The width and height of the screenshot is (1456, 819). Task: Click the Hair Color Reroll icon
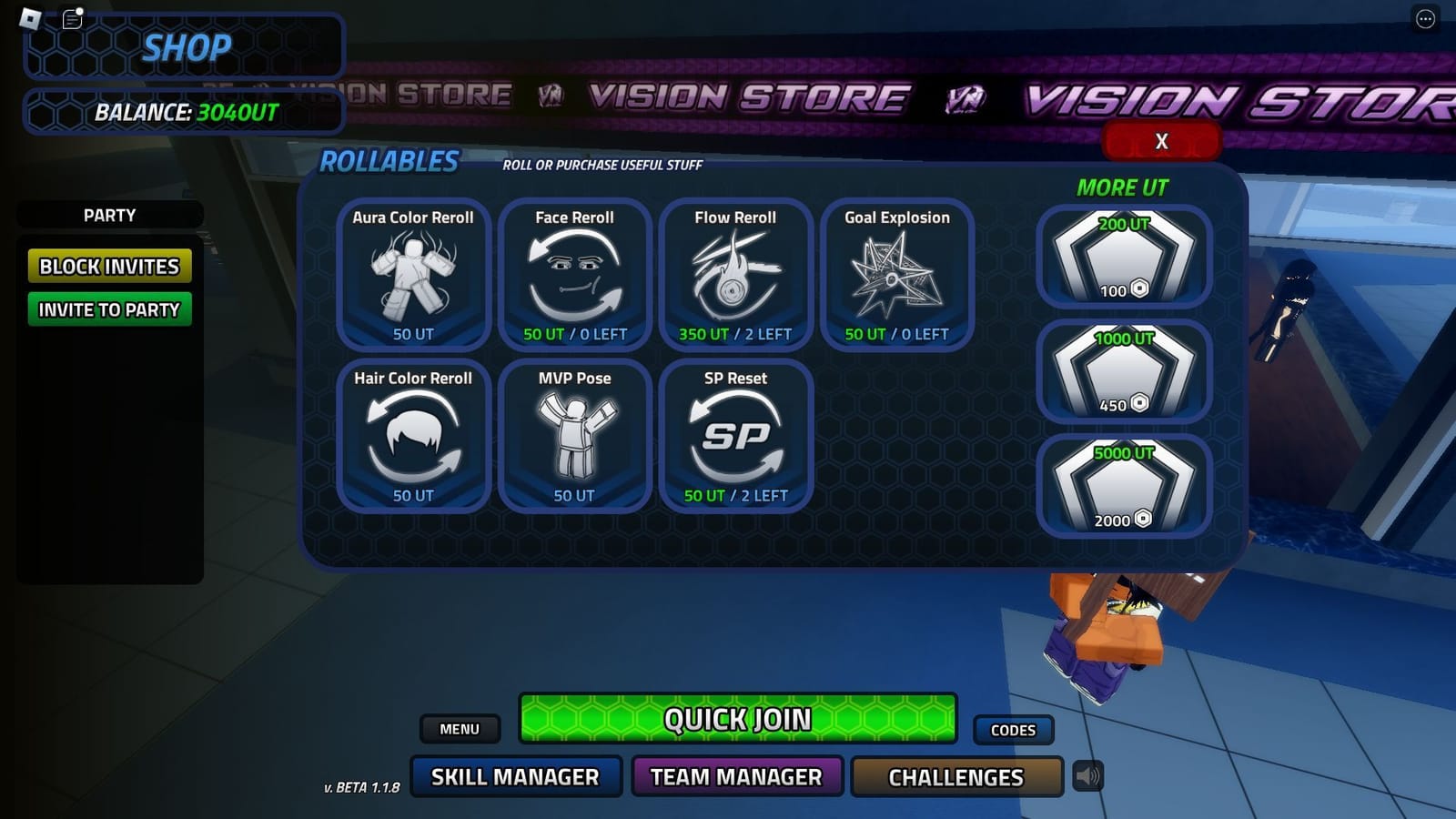point(413,435)
